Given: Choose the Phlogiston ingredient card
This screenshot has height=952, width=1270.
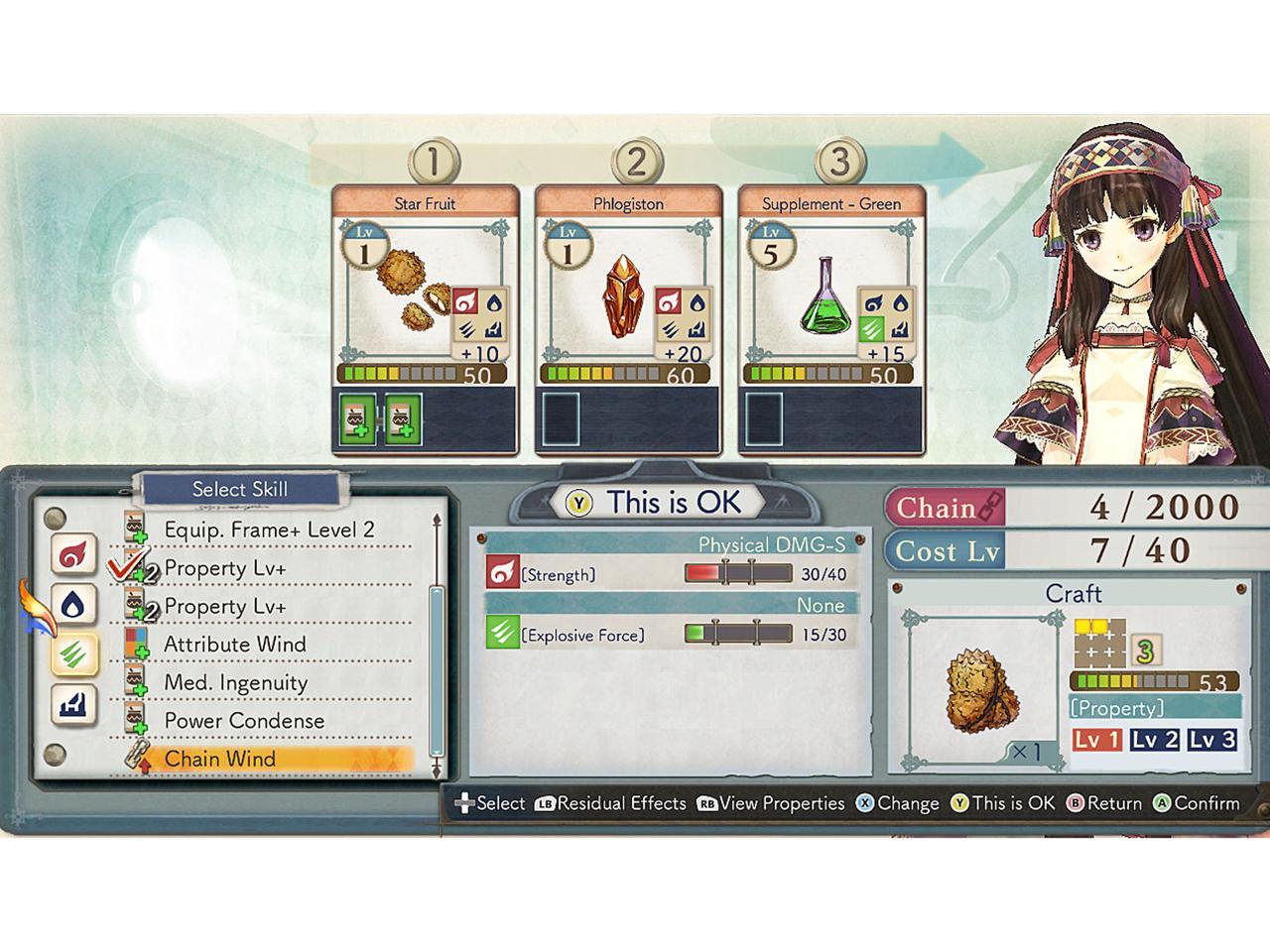Looking at the screenshot, I should click(629, 297).
